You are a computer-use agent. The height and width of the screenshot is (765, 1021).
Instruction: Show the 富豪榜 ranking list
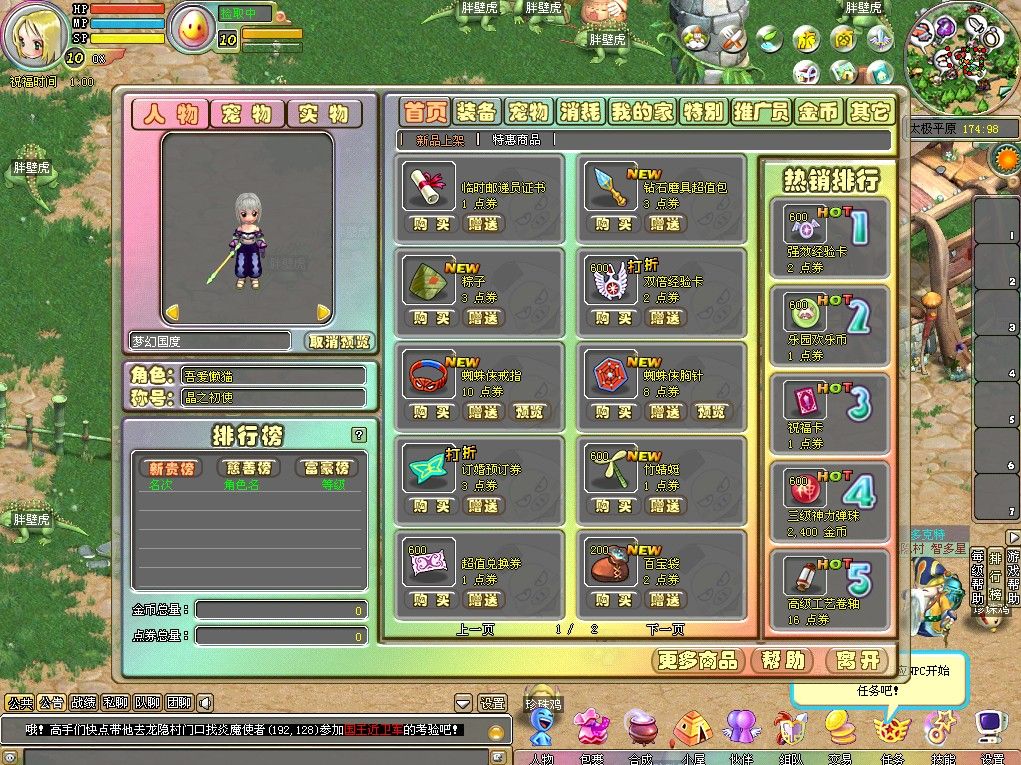pyautogui.click(x=326, y=468)
